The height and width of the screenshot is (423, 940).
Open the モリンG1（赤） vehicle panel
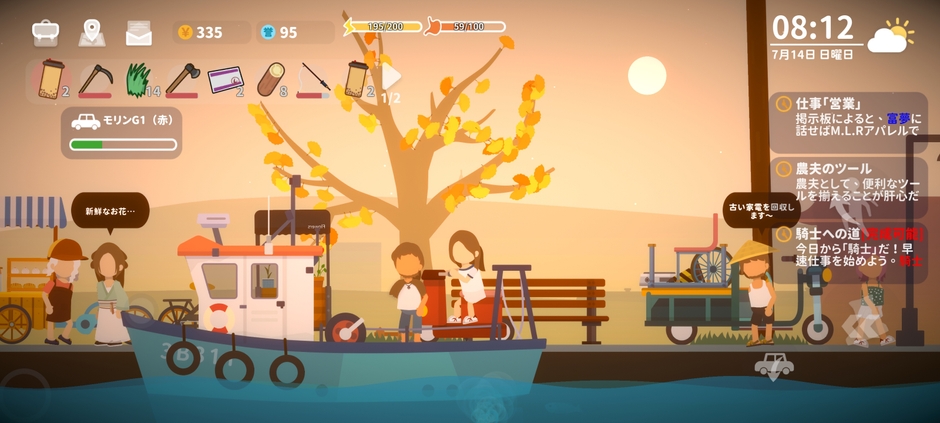click(x=122, y=133)
